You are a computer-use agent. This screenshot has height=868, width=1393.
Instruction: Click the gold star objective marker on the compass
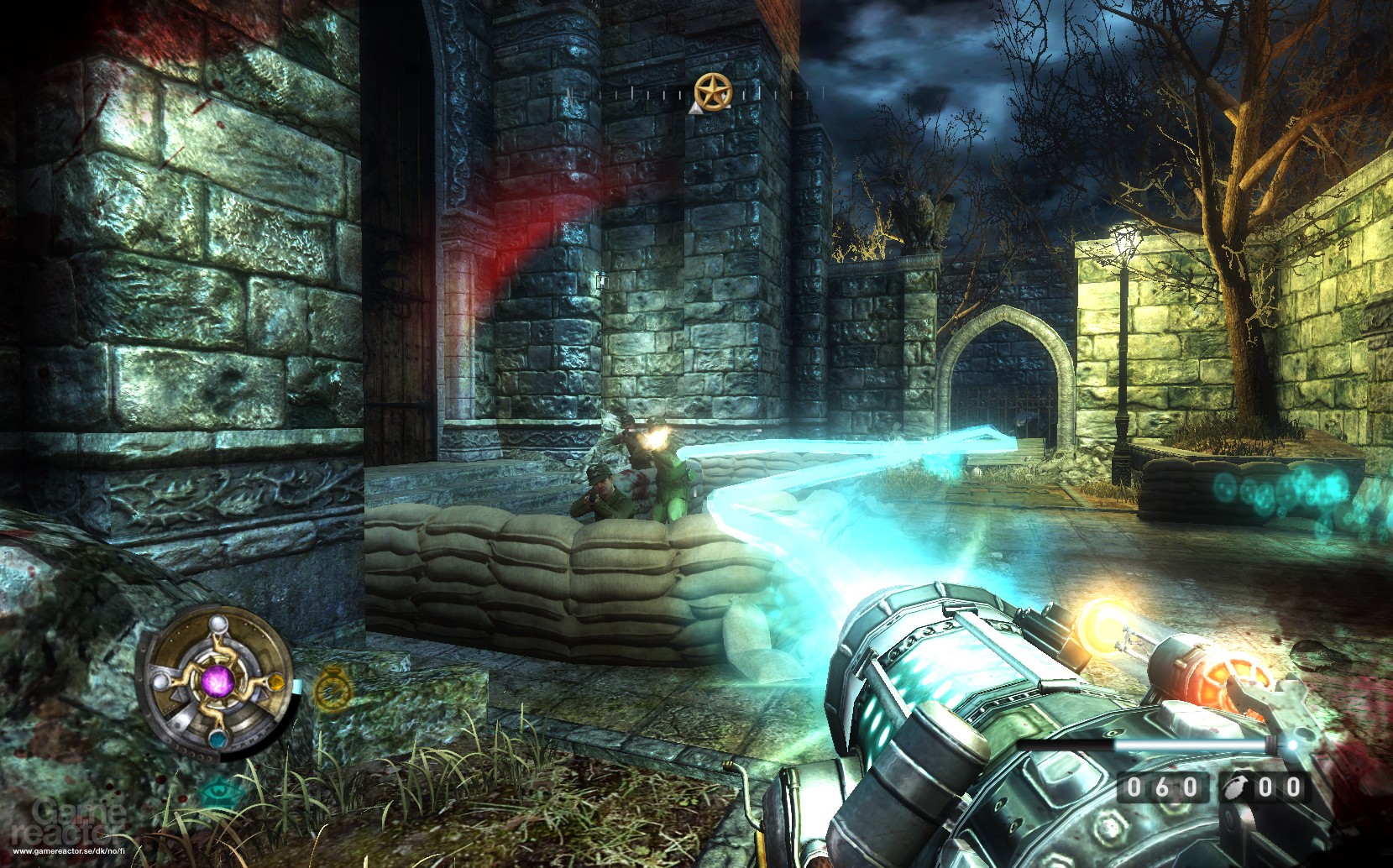pos(713,91)
